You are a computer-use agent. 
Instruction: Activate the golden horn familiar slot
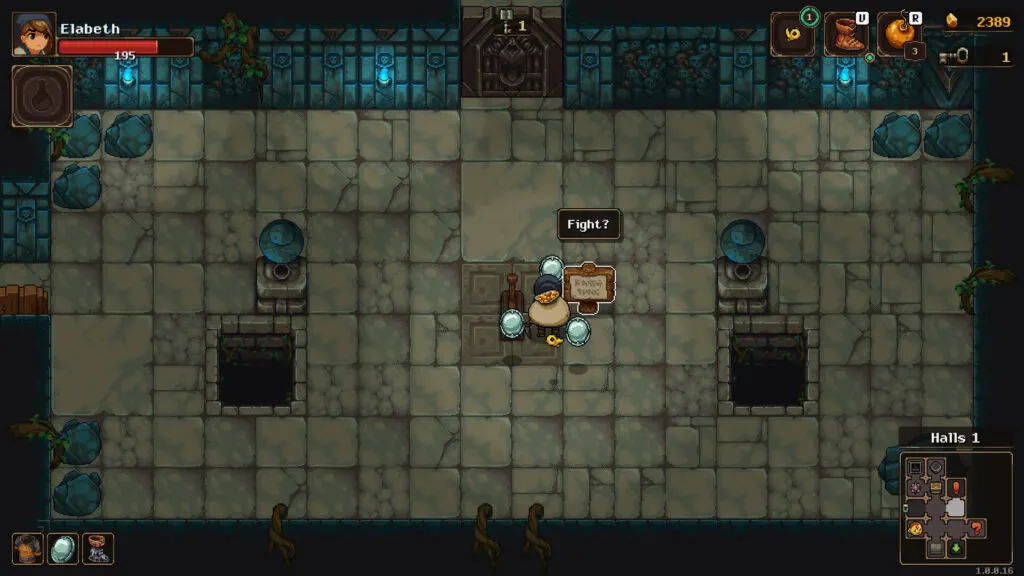[x=792, y=35]
